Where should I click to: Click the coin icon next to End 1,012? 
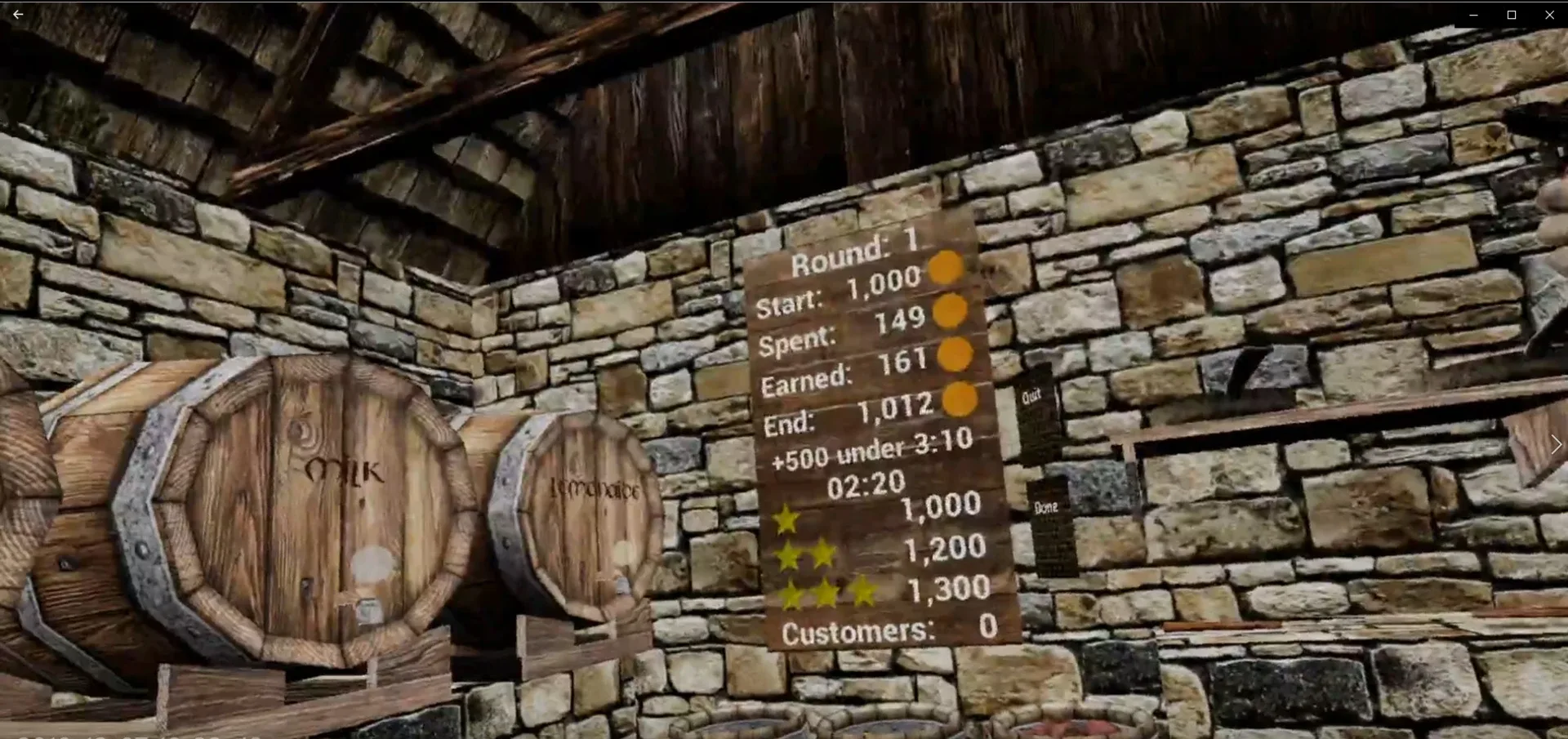962,401
